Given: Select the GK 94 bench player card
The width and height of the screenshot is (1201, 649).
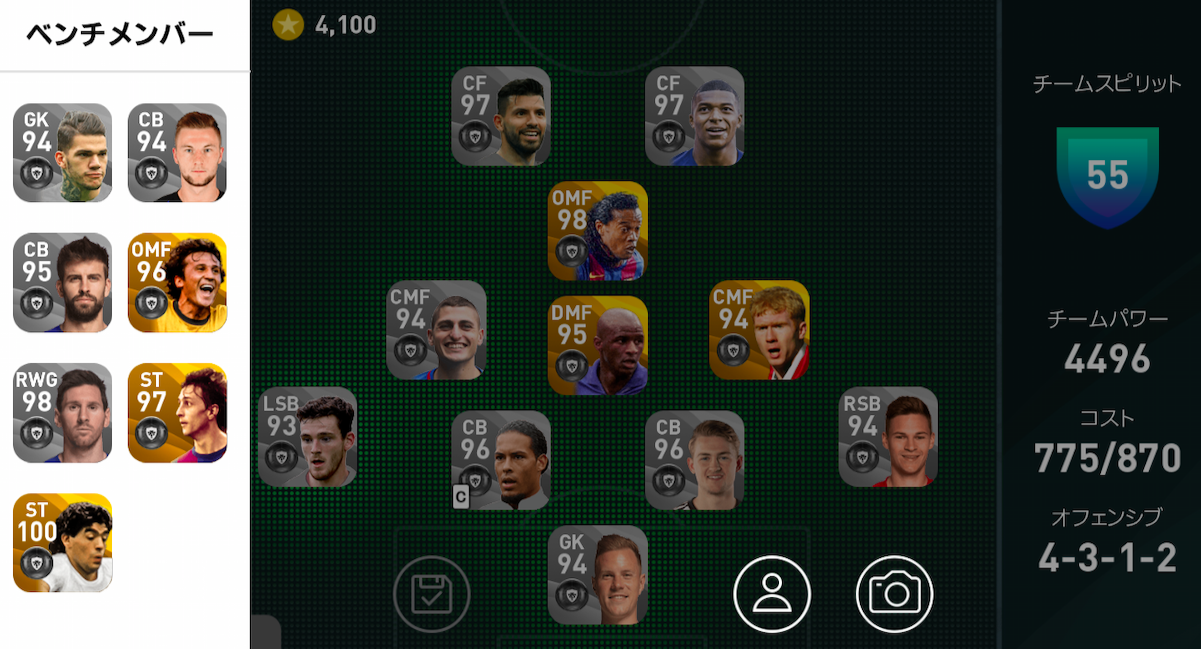Looking at the screenshot, I should point(62,152).
